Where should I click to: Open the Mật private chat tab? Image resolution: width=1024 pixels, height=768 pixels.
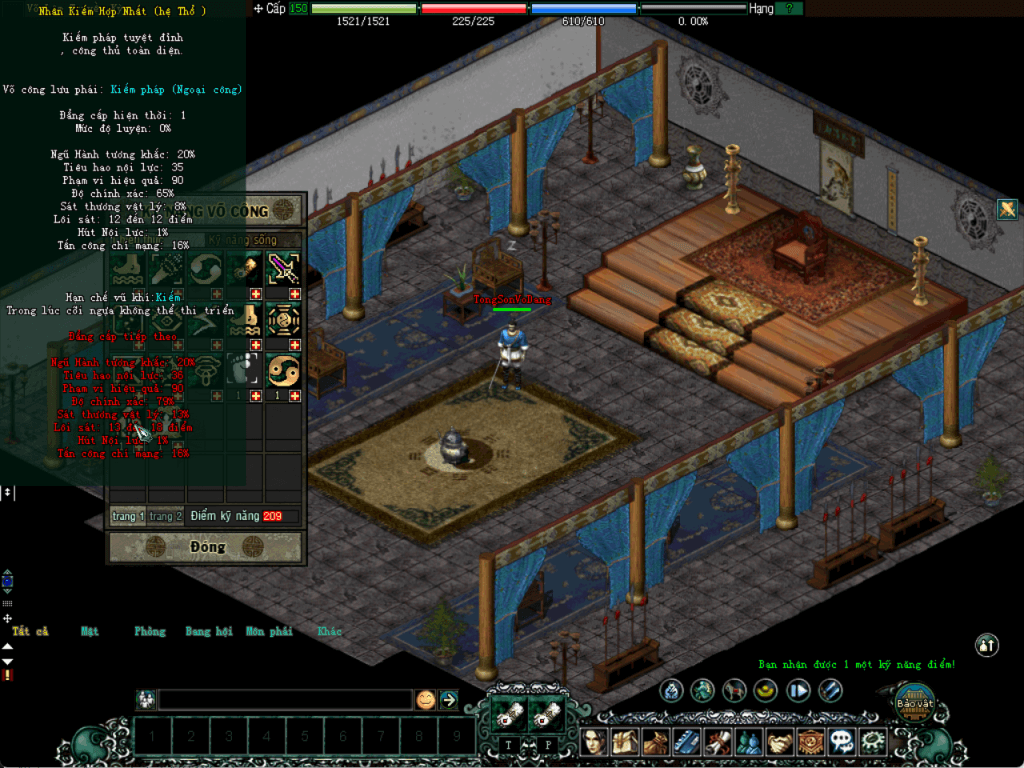point(90,632)
